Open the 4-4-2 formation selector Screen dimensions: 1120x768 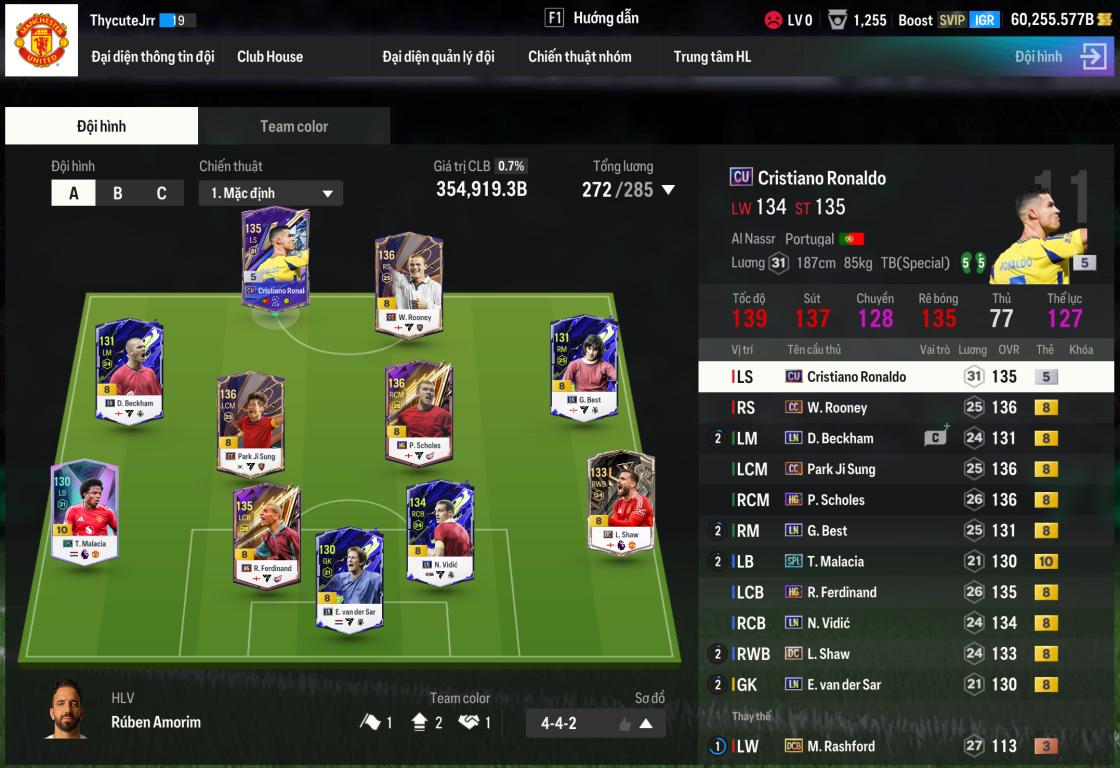tap(595, 724)
